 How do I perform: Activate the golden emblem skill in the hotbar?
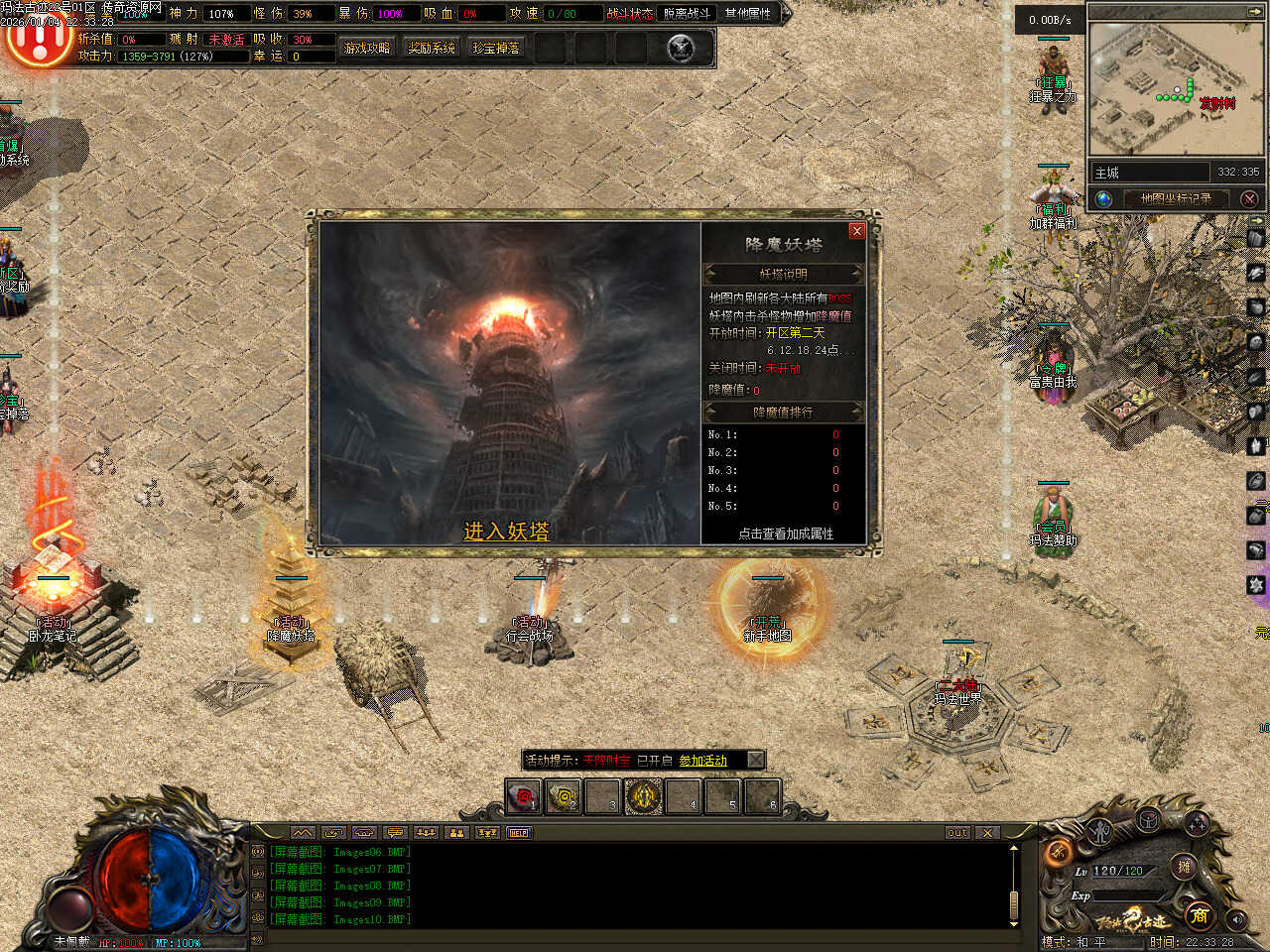pos(644,796)
